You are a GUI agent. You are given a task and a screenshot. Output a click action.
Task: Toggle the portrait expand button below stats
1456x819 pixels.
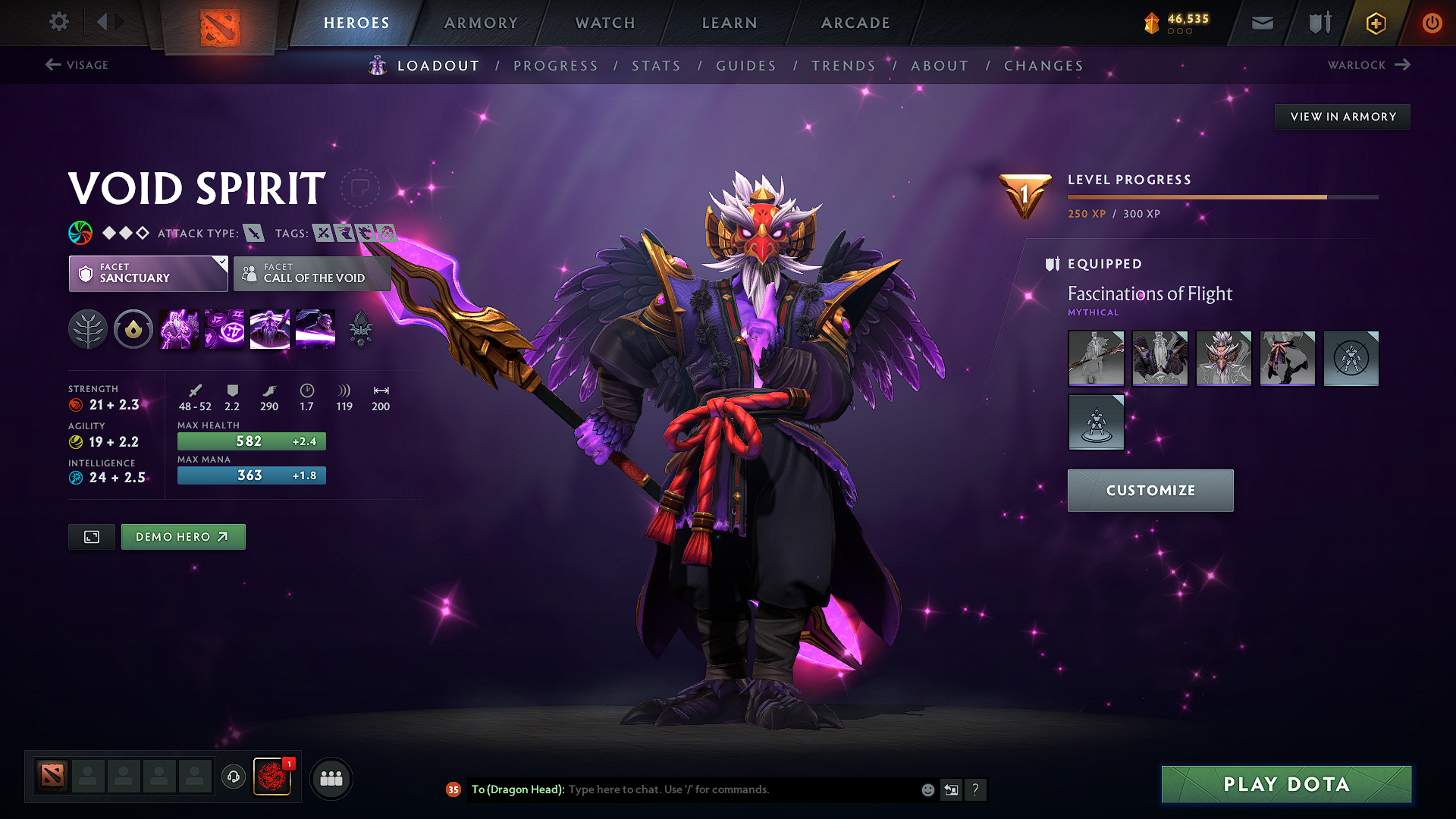coord(91,536)
